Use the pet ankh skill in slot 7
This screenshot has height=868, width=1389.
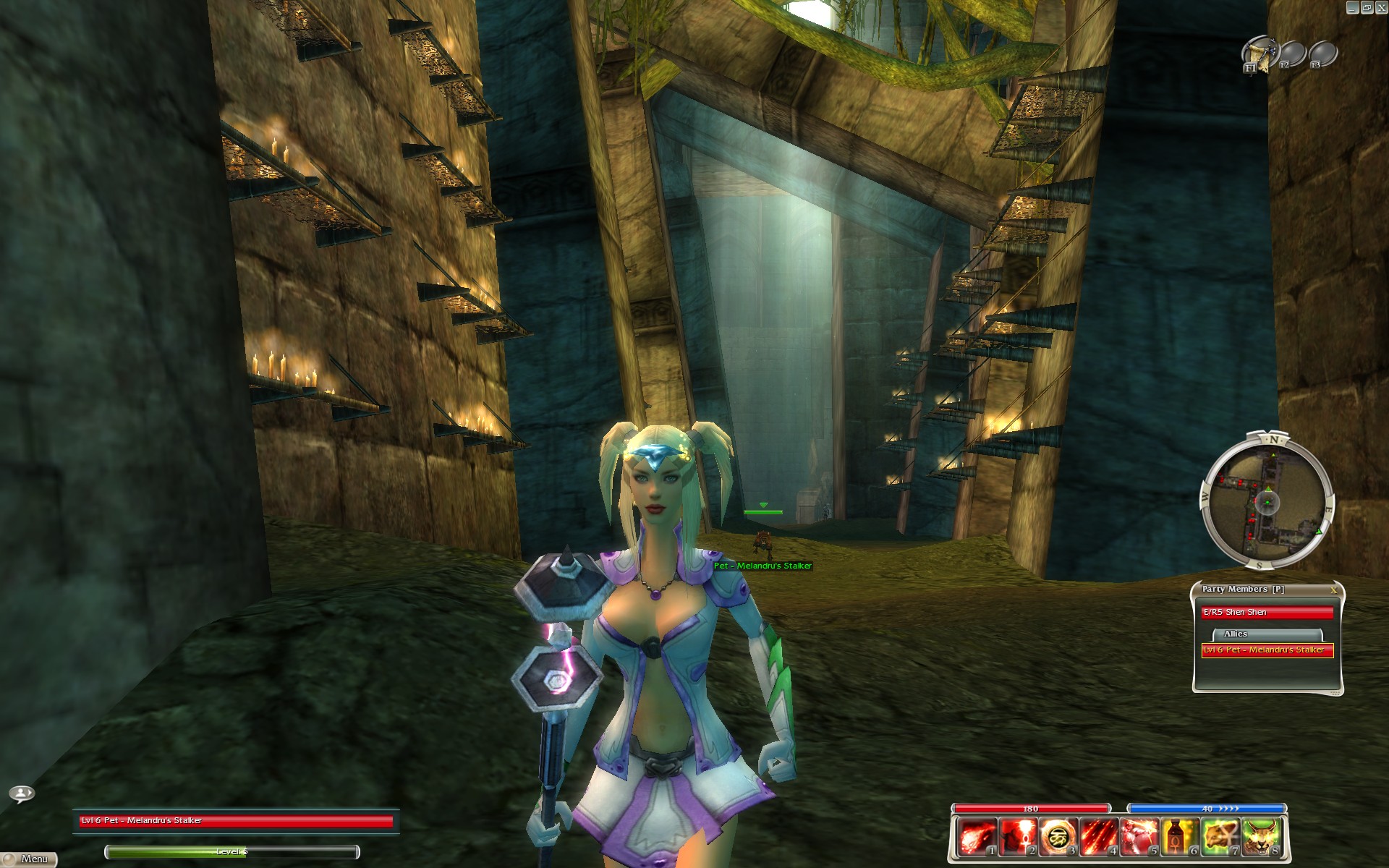point(1221,838)
